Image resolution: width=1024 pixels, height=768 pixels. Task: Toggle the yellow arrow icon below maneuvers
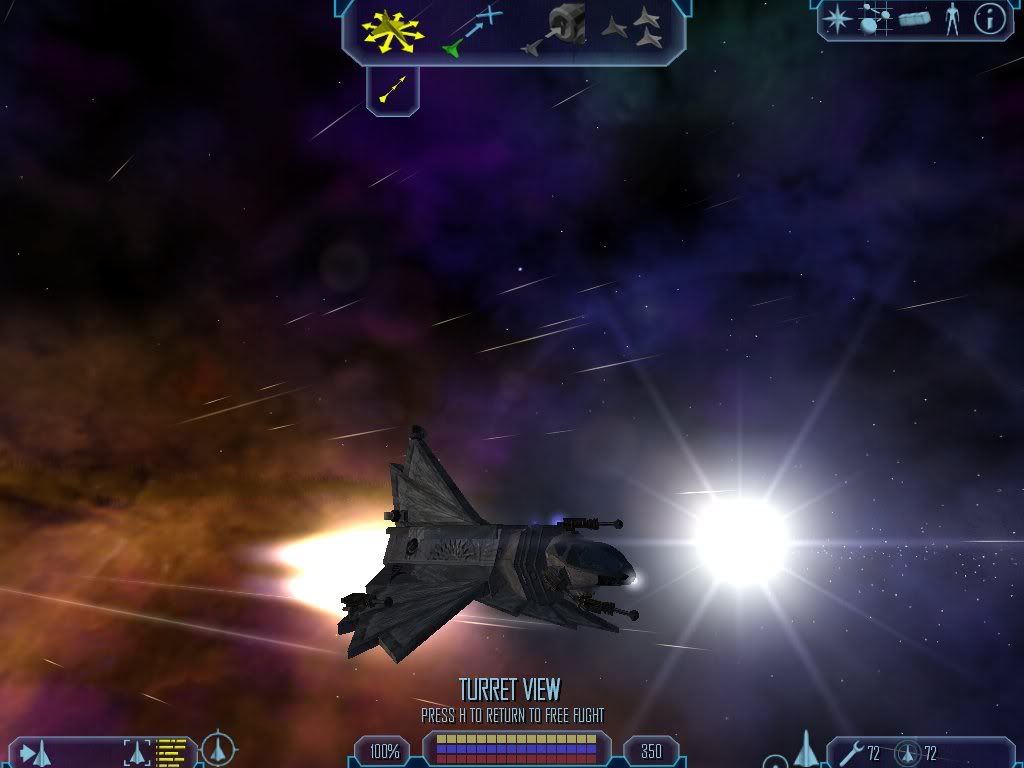tap(392, 91)
